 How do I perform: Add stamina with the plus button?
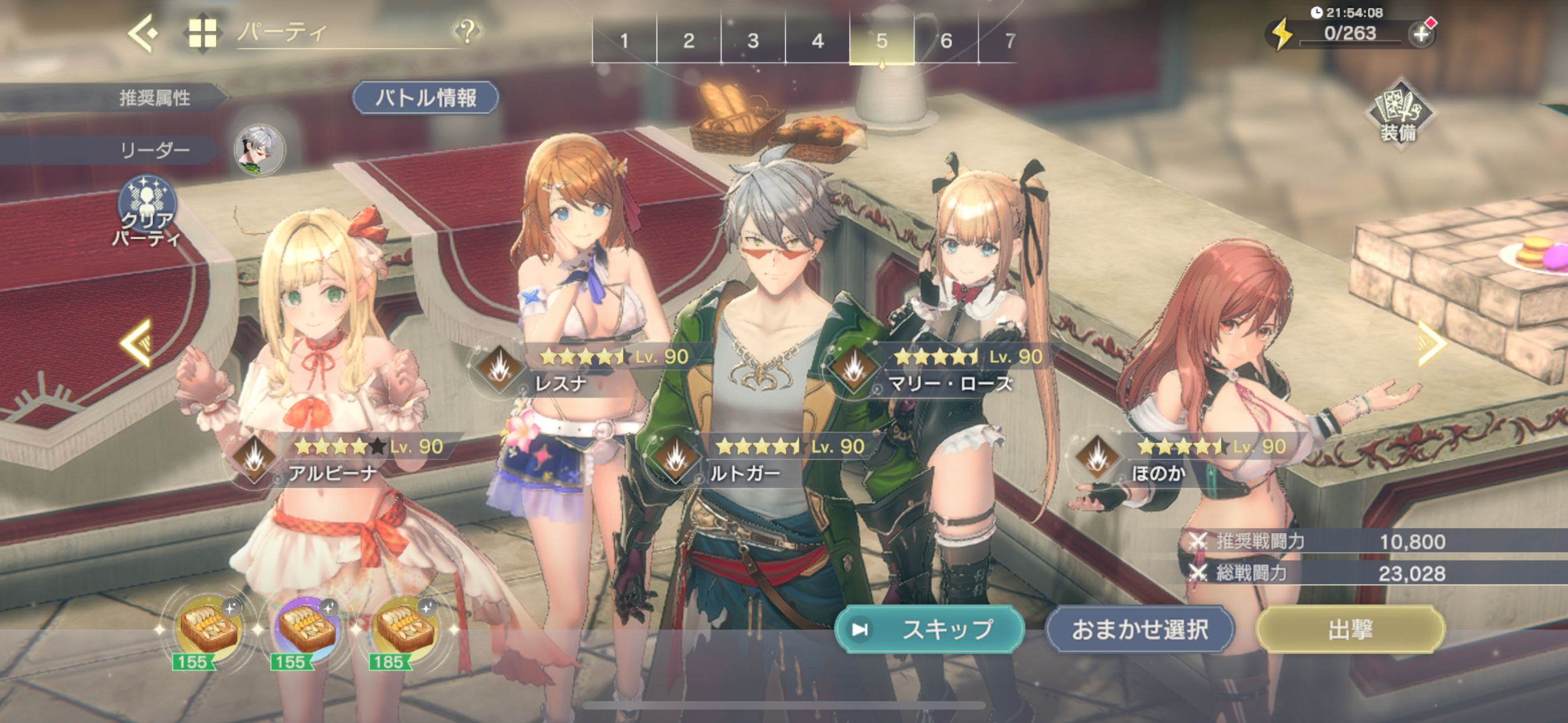tap(1421, 34)
